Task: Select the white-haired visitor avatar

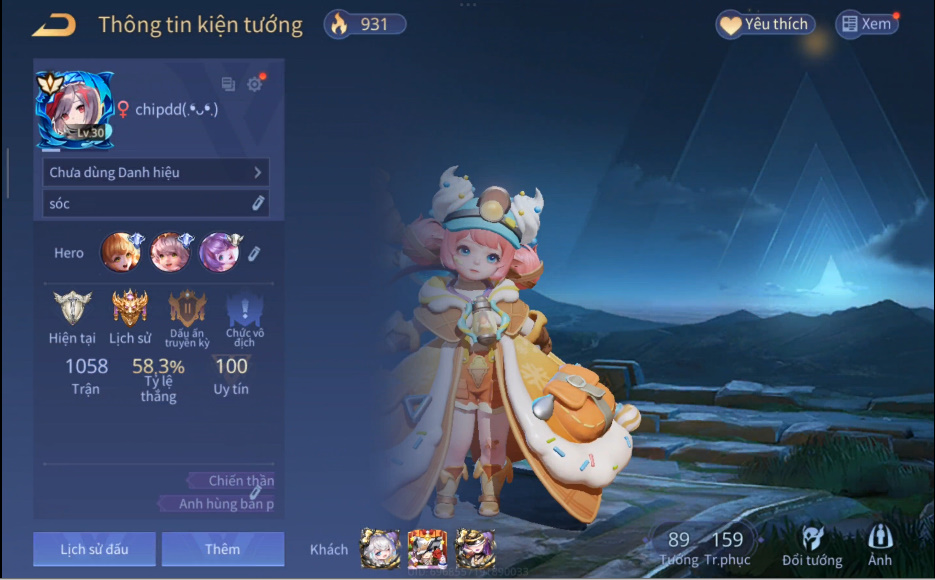Action: click(x=380, y=549)
